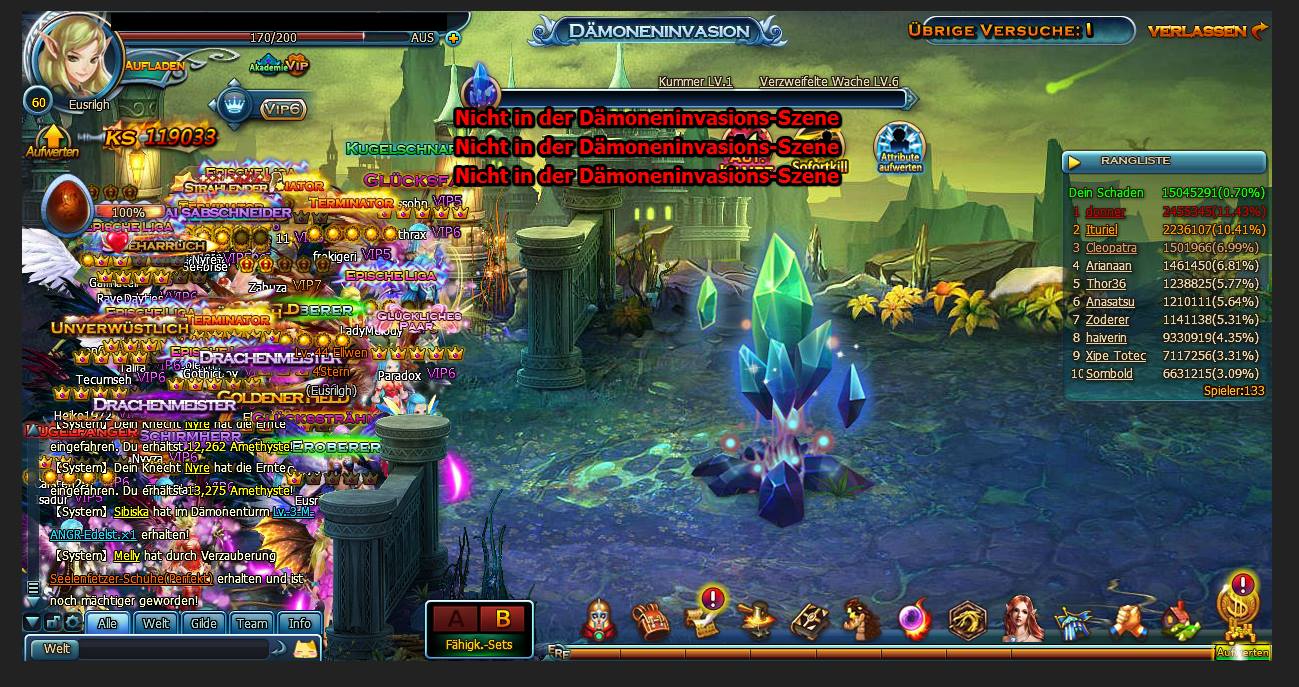
Task: Open the red-haired elf companion icon
Action: (1021, 620)
